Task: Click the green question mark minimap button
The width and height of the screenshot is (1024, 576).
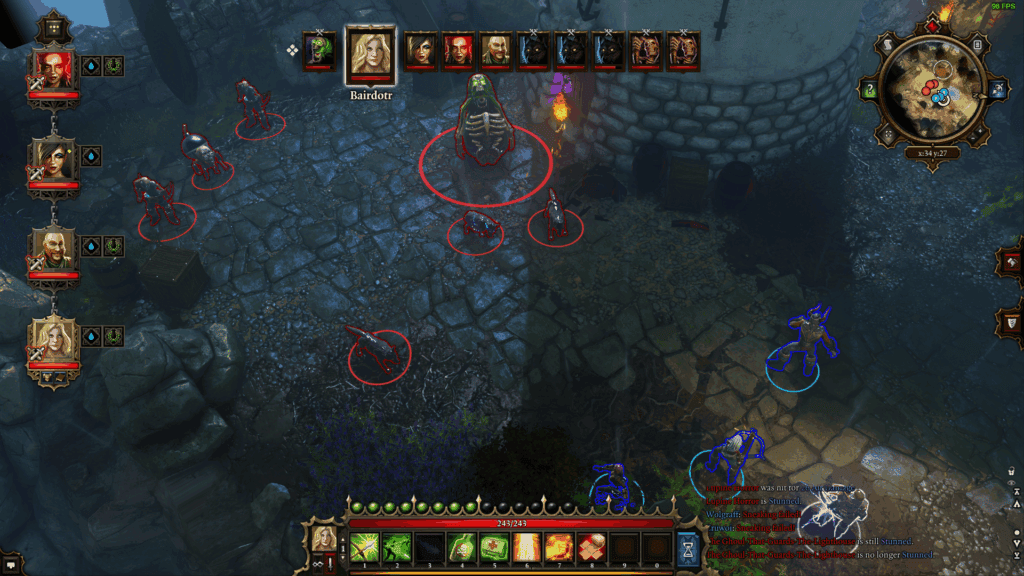Action: [870, 90]
